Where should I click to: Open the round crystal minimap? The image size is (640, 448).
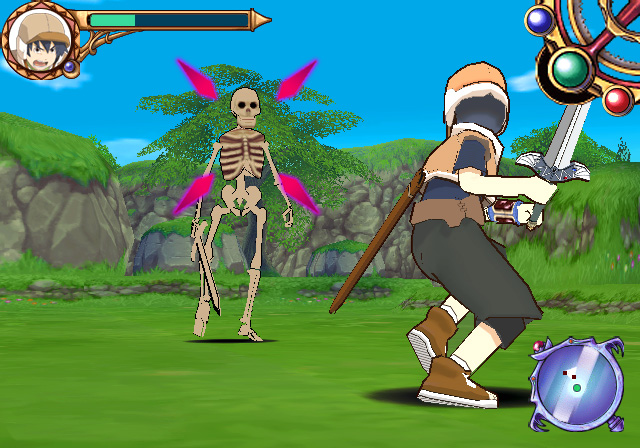[576, 384]
